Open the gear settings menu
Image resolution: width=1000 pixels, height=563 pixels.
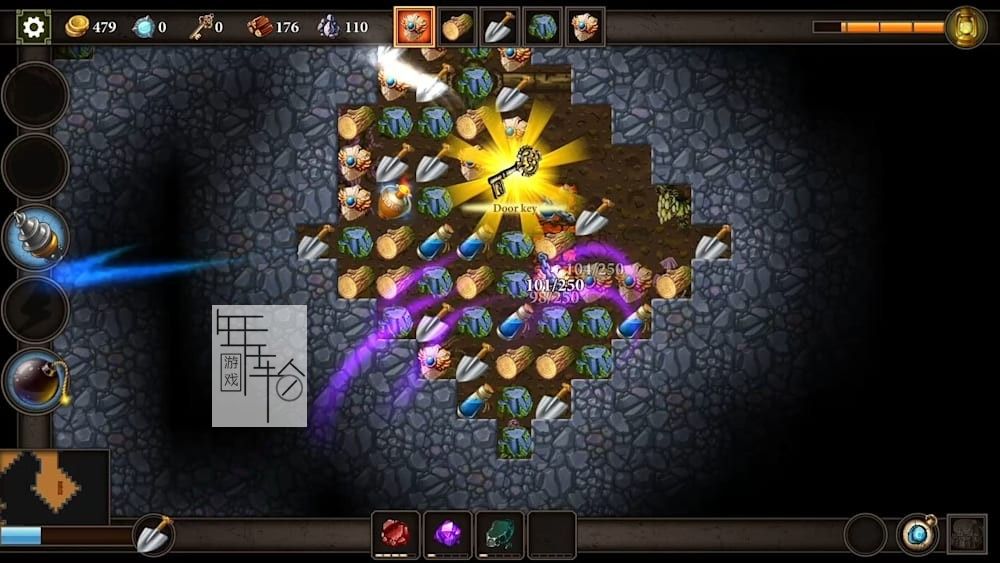(x=33, y=27)
